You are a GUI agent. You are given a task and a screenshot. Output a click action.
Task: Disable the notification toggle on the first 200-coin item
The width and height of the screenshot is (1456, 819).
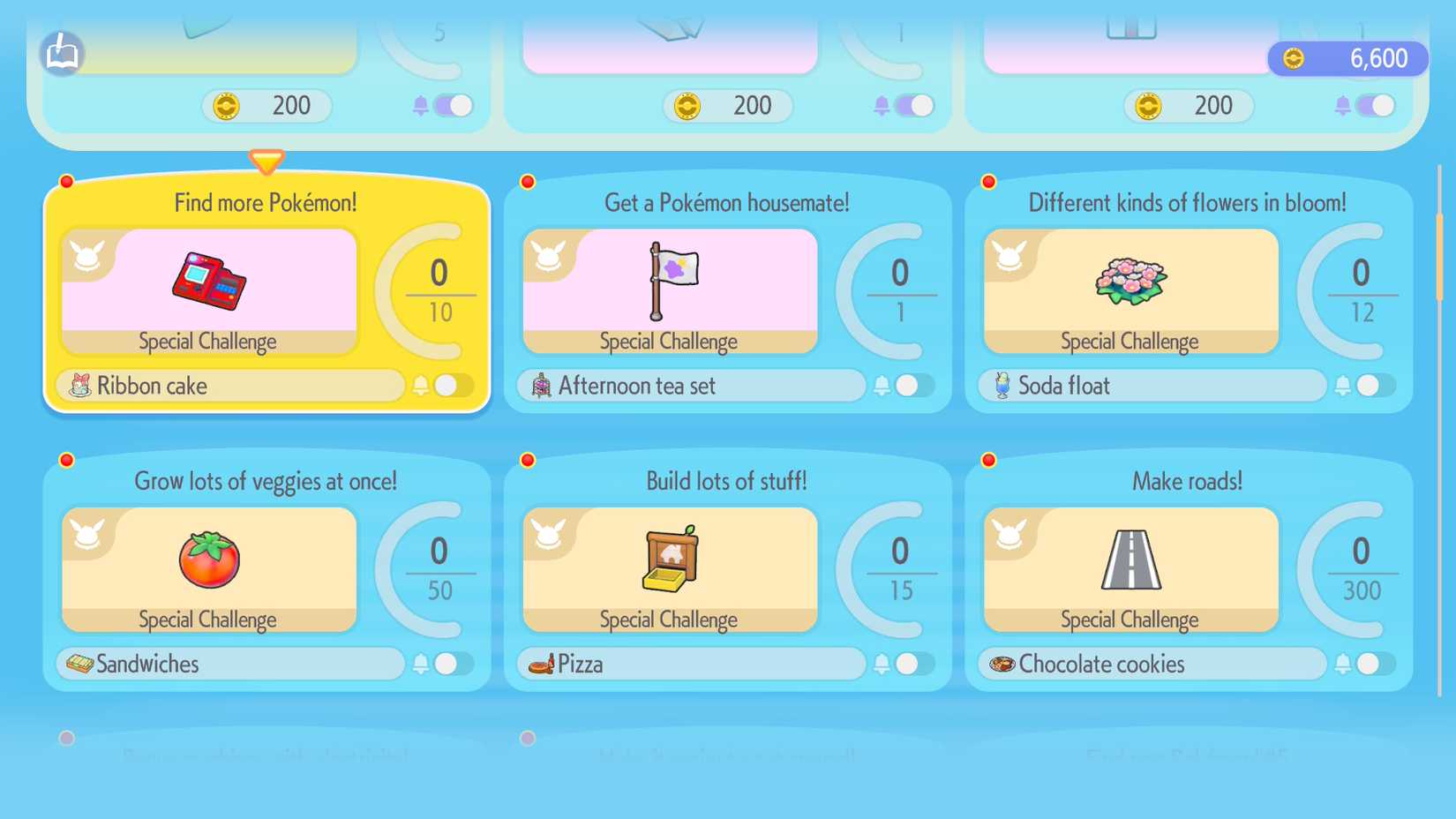click(456, 105)
